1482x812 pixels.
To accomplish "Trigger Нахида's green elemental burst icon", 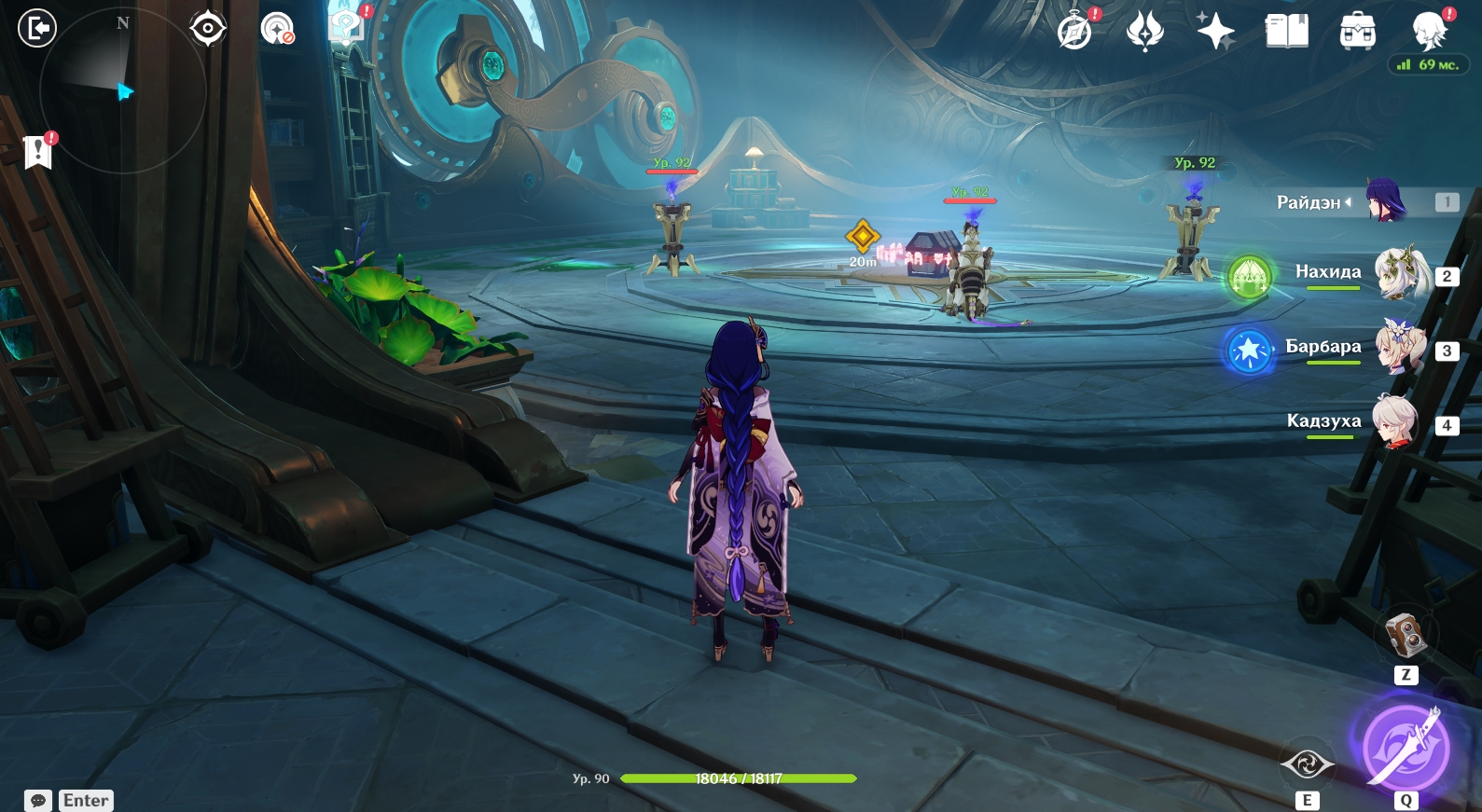I will click(x=1250, y=277).
